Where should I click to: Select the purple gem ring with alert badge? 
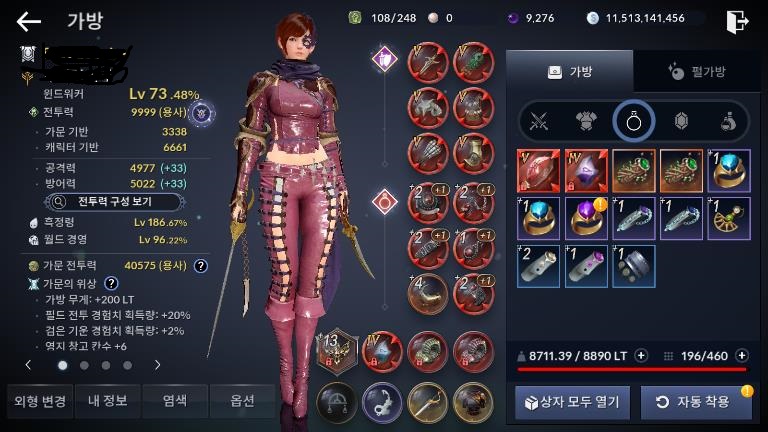coord(586,218)
